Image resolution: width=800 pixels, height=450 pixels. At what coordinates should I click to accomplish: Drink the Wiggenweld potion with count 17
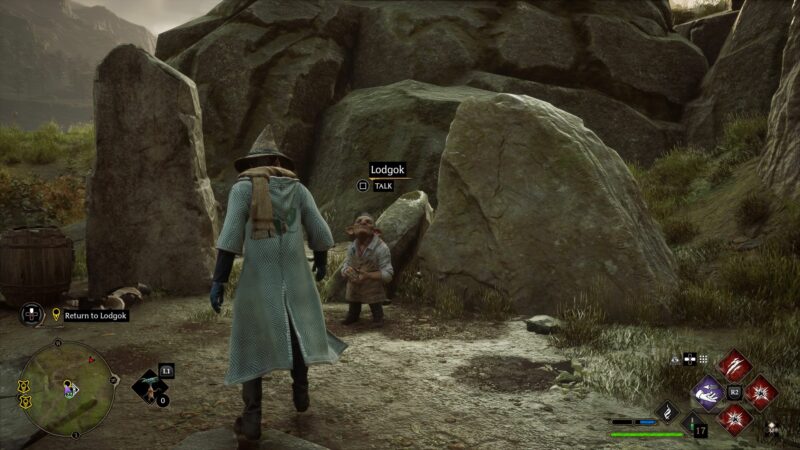coord(693,425)
